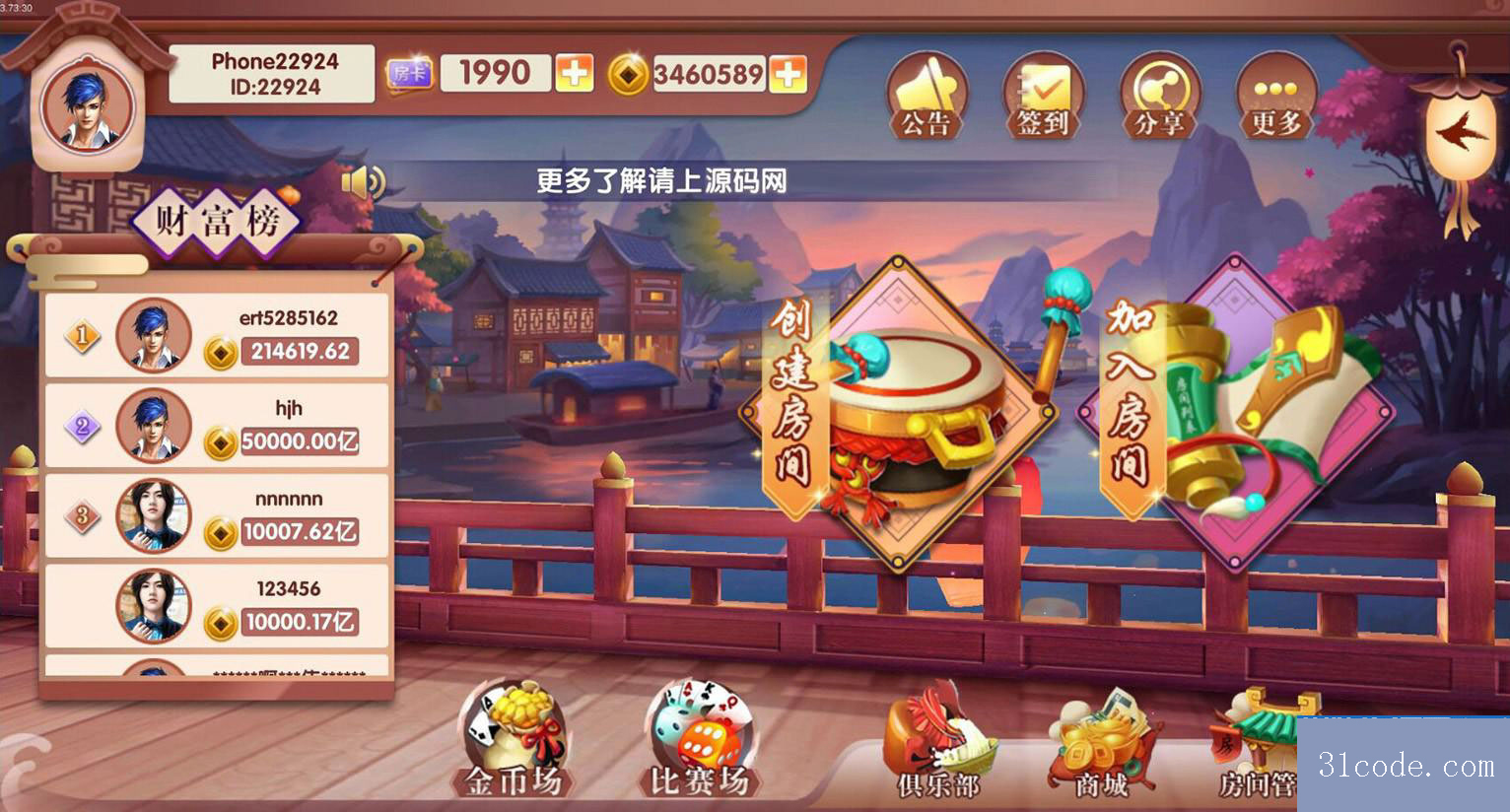Image resolution: width=1510 pixels, height=812 pixels.
Task: Click the plus button beside room cards
Action: pyautogui.click(x=575, y=73)
